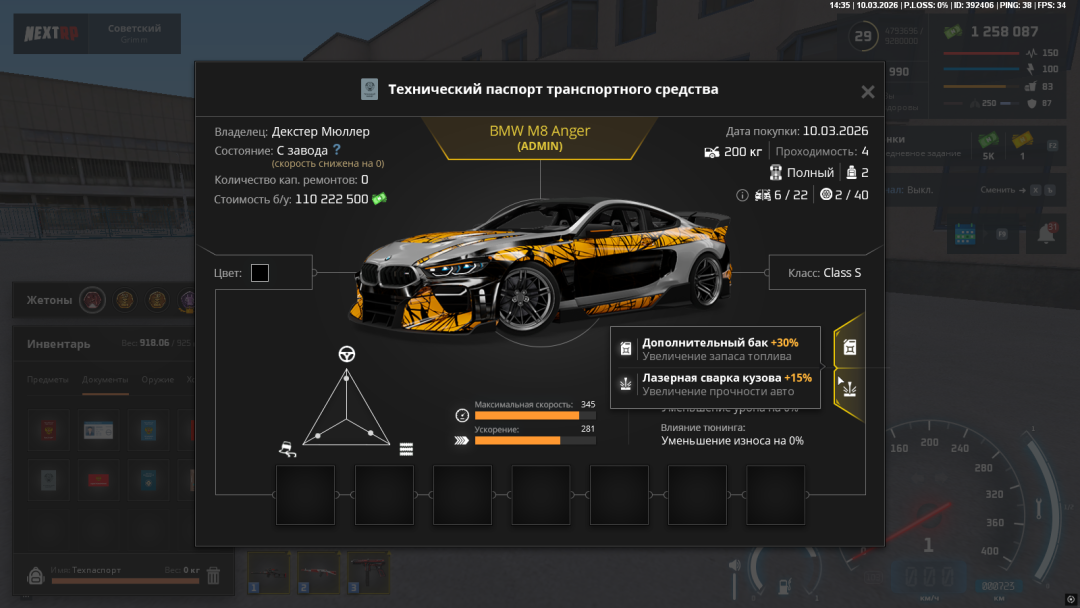Select the Лазерная сварка кузова upgrade icon
The image size is (1080, 608).
pyautogui.click(x=849, y=386)
